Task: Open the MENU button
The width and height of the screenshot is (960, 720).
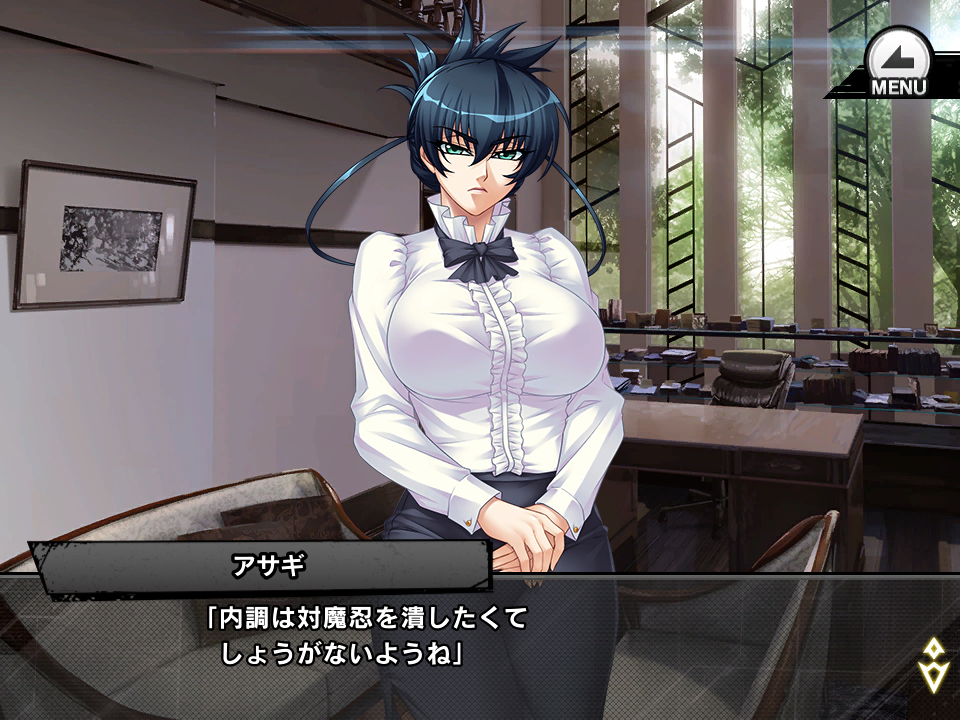Action: [x=897, y=64]
